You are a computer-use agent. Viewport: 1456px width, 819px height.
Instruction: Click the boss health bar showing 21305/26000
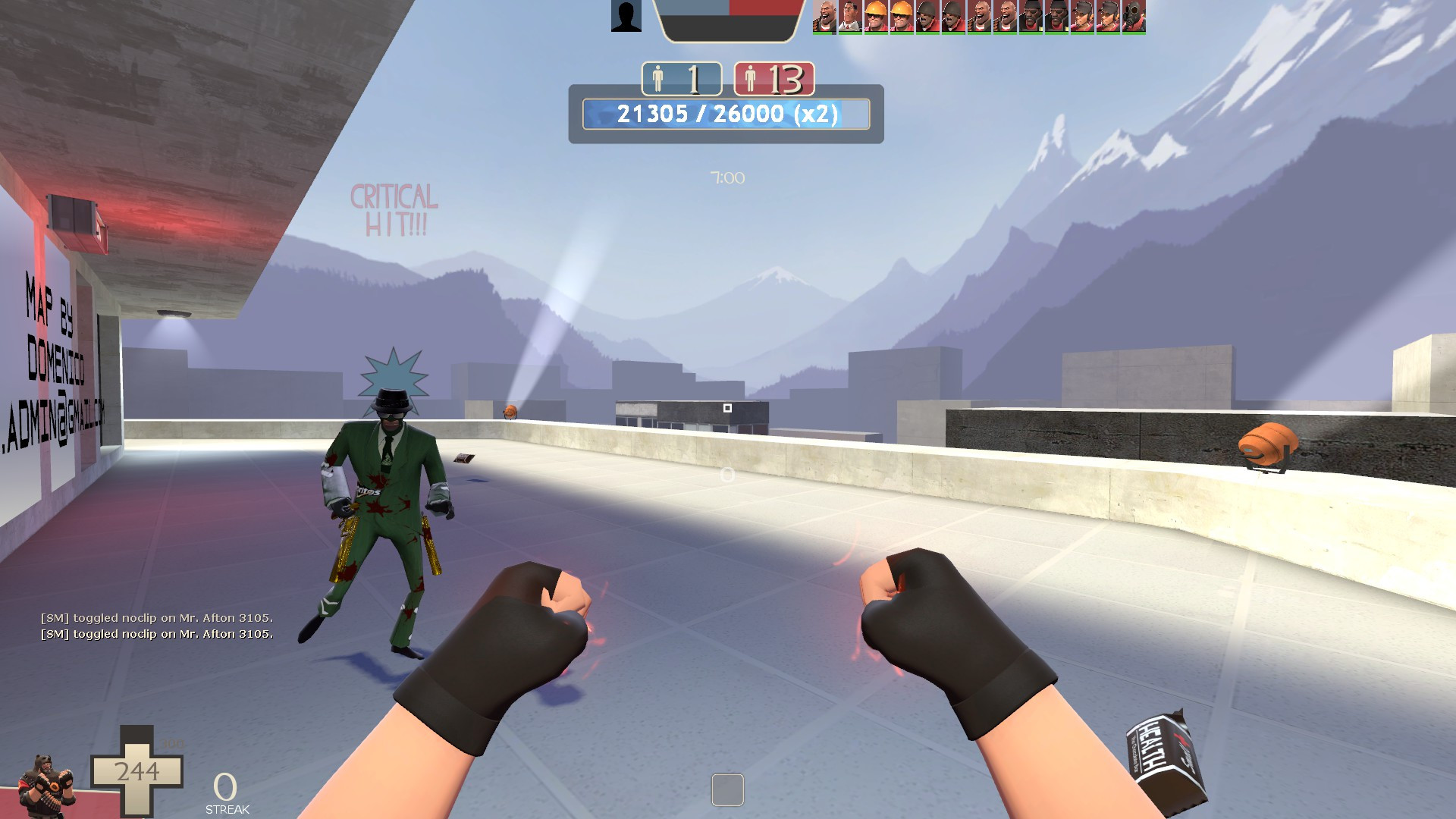point(725,115)
